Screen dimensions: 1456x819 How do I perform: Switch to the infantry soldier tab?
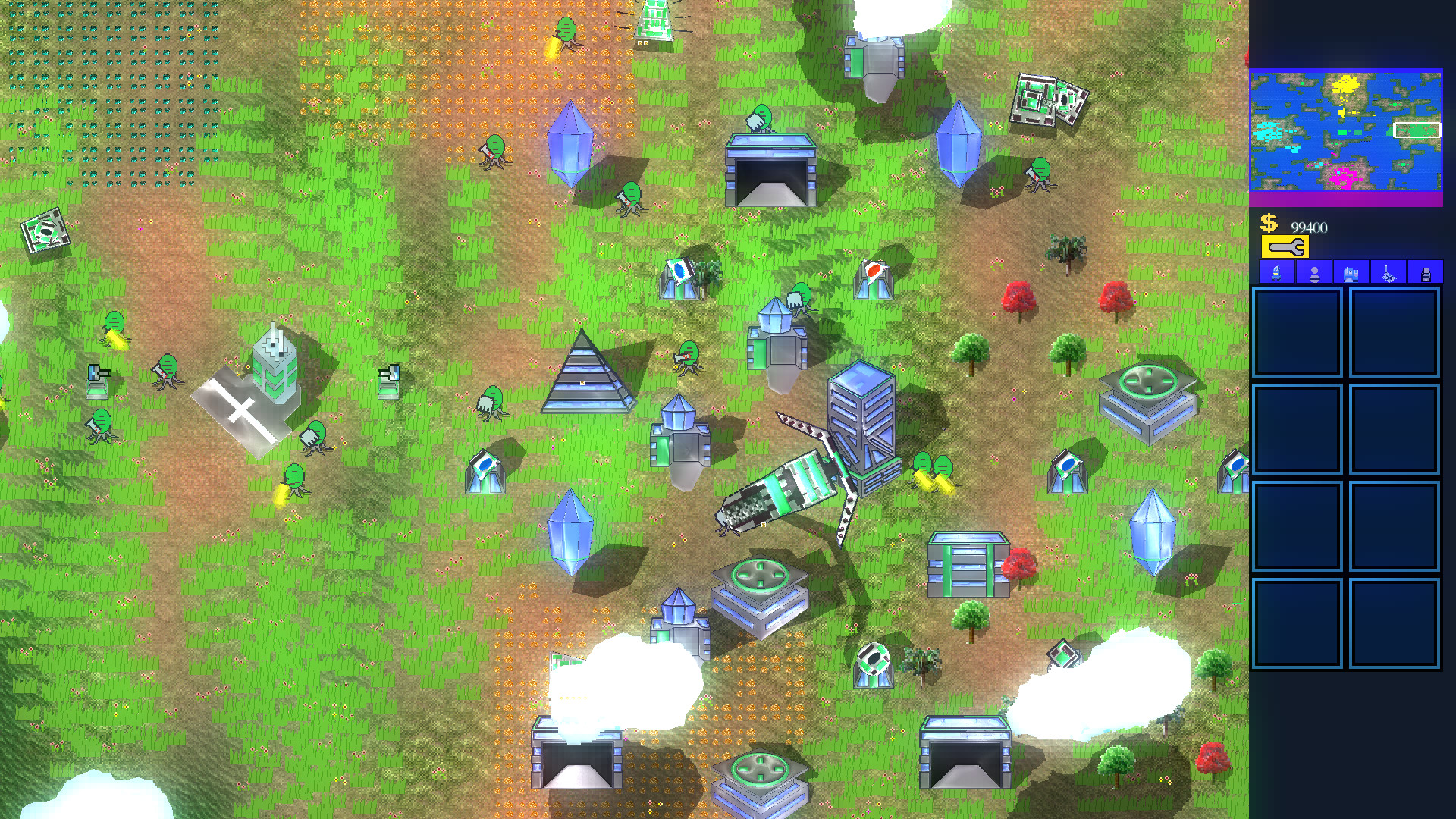tap(1314, 275)
